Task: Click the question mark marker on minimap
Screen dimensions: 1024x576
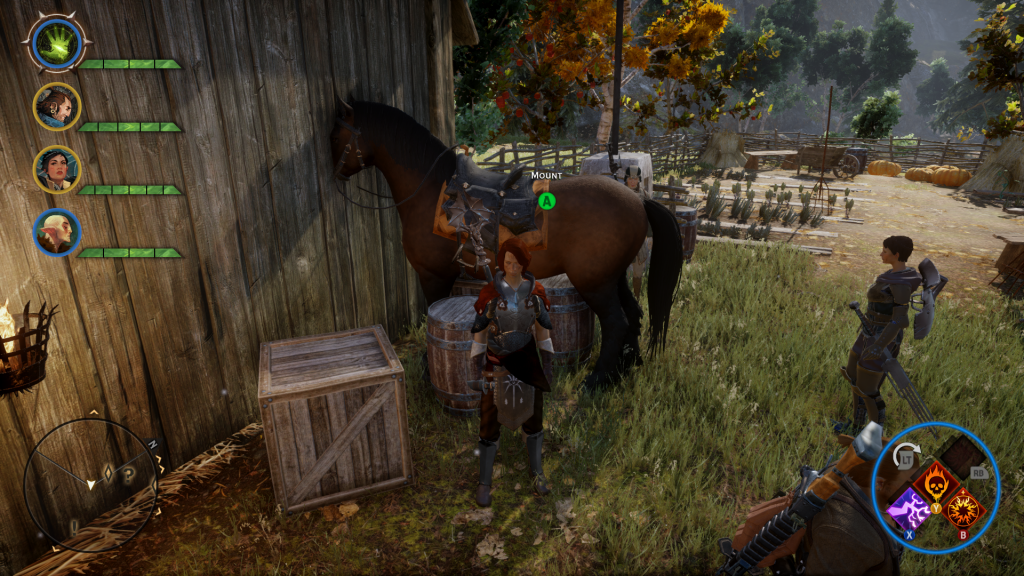Action: [x=129, y=476]
